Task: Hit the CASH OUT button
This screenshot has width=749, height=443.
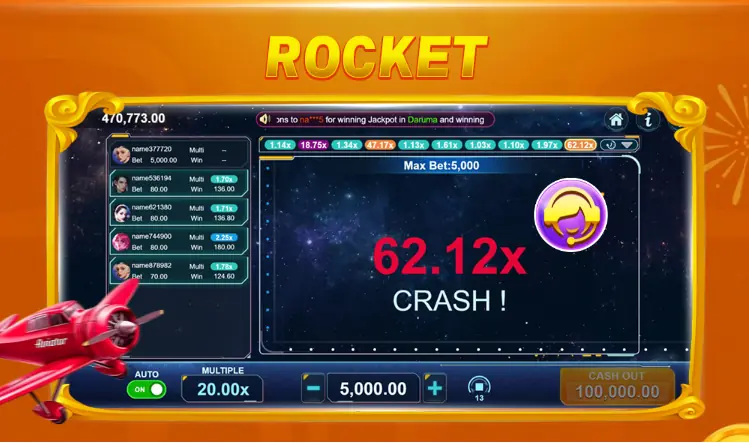Action: pyautogui.click(x=617, y=386)
